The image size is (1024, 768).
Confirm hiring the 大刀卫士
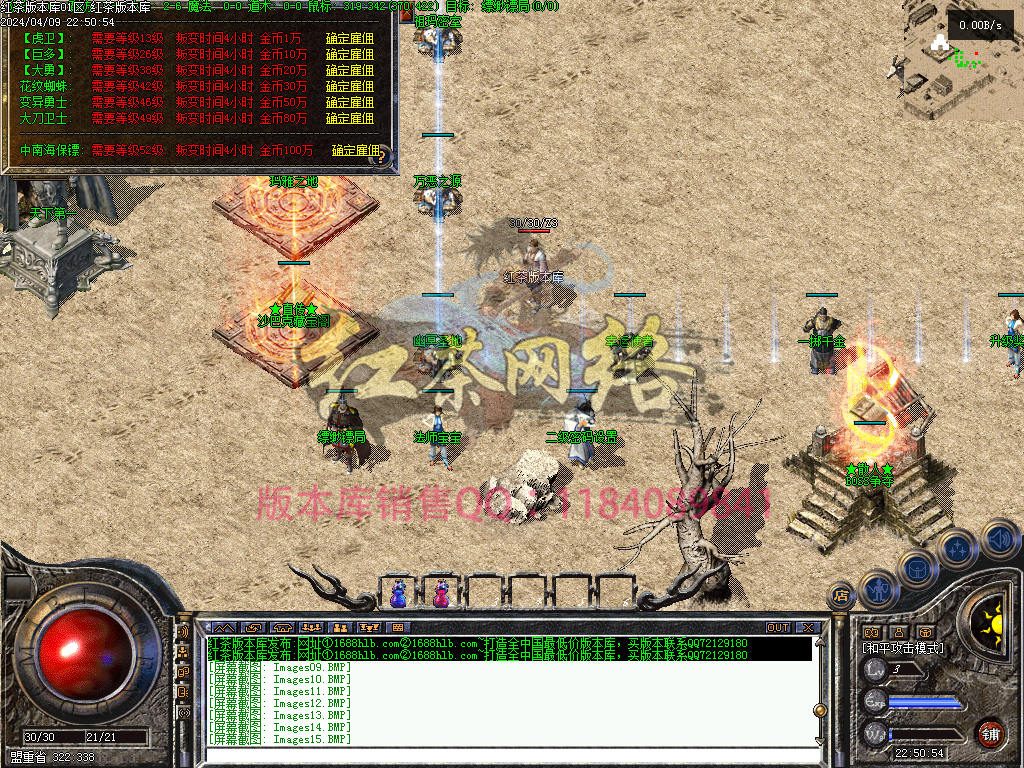tap(349, 119)
